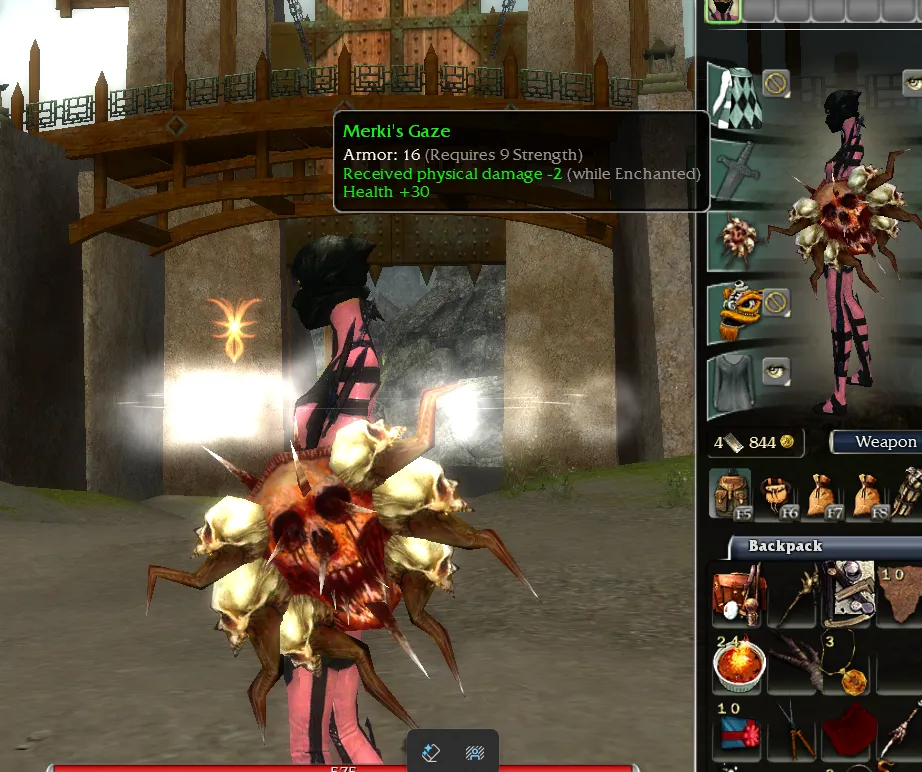Click the empty sword weapon slot
The width and height of the screenshot is (922, 772).
point(735,170)
